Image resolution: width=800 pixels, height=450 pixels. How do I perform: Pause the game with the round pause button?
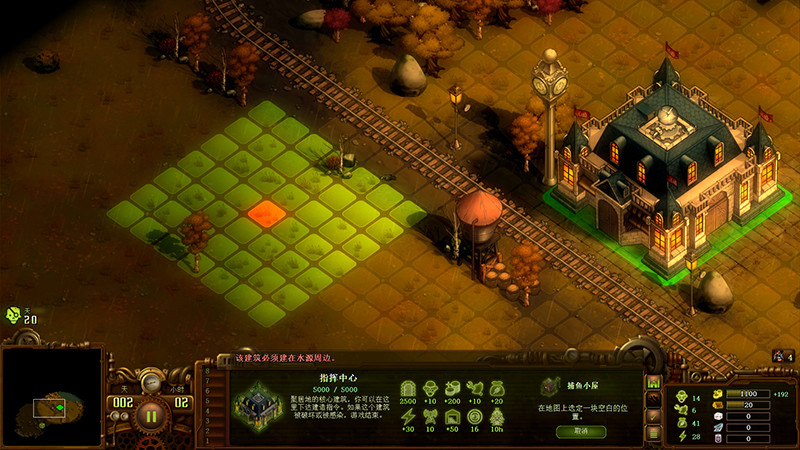pyautogui.click(x=152, y=413)
